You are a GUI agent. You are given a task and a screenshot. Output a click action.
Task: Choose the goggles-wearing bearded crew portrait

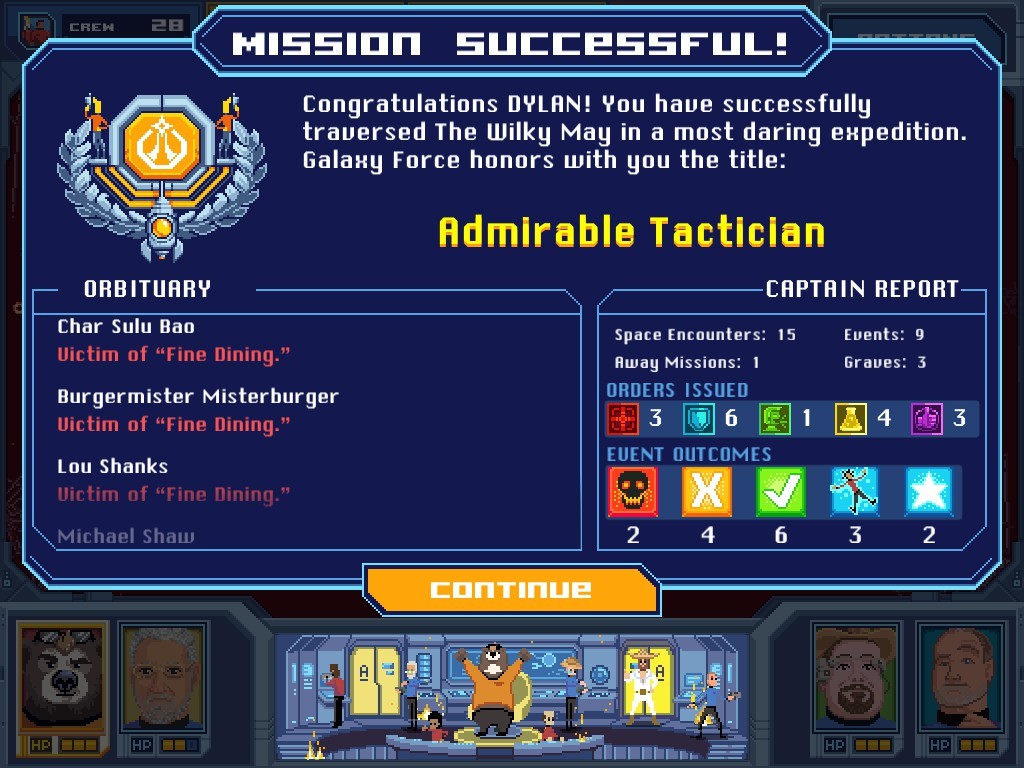(x=857, y=678)
